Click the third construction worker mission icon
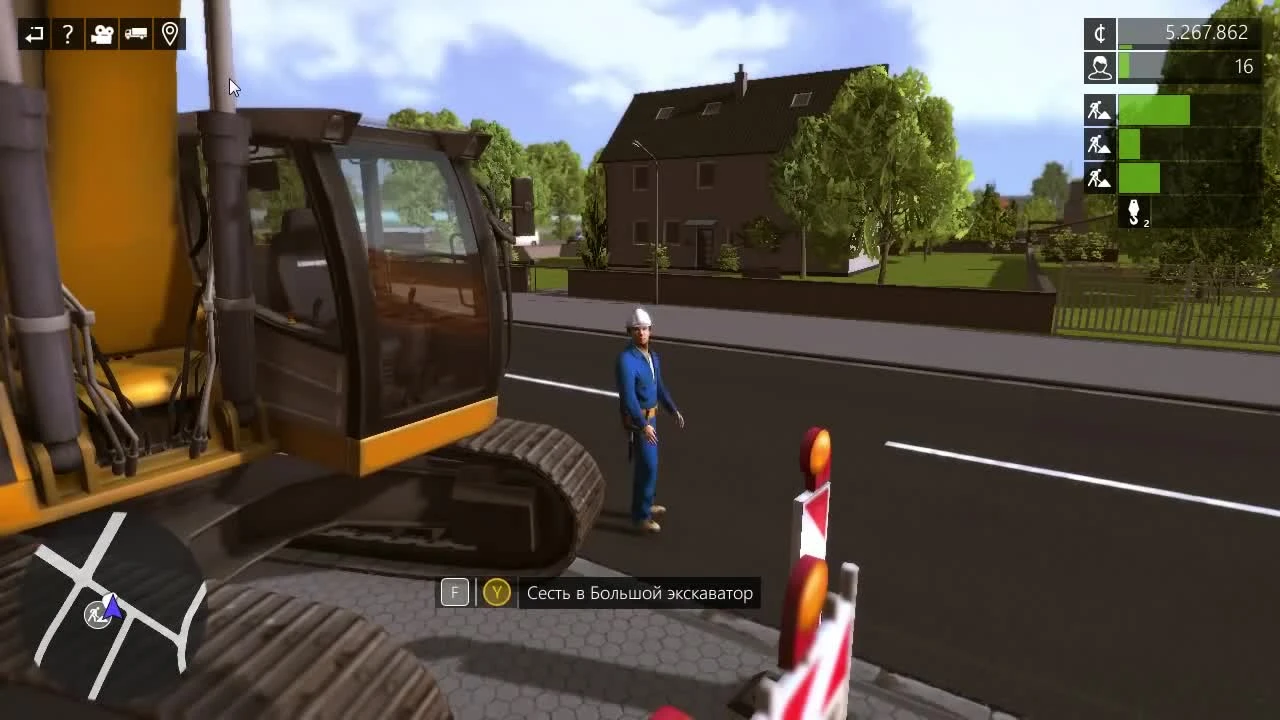This screenshot has width=1280, height=720. point(1097,178)
